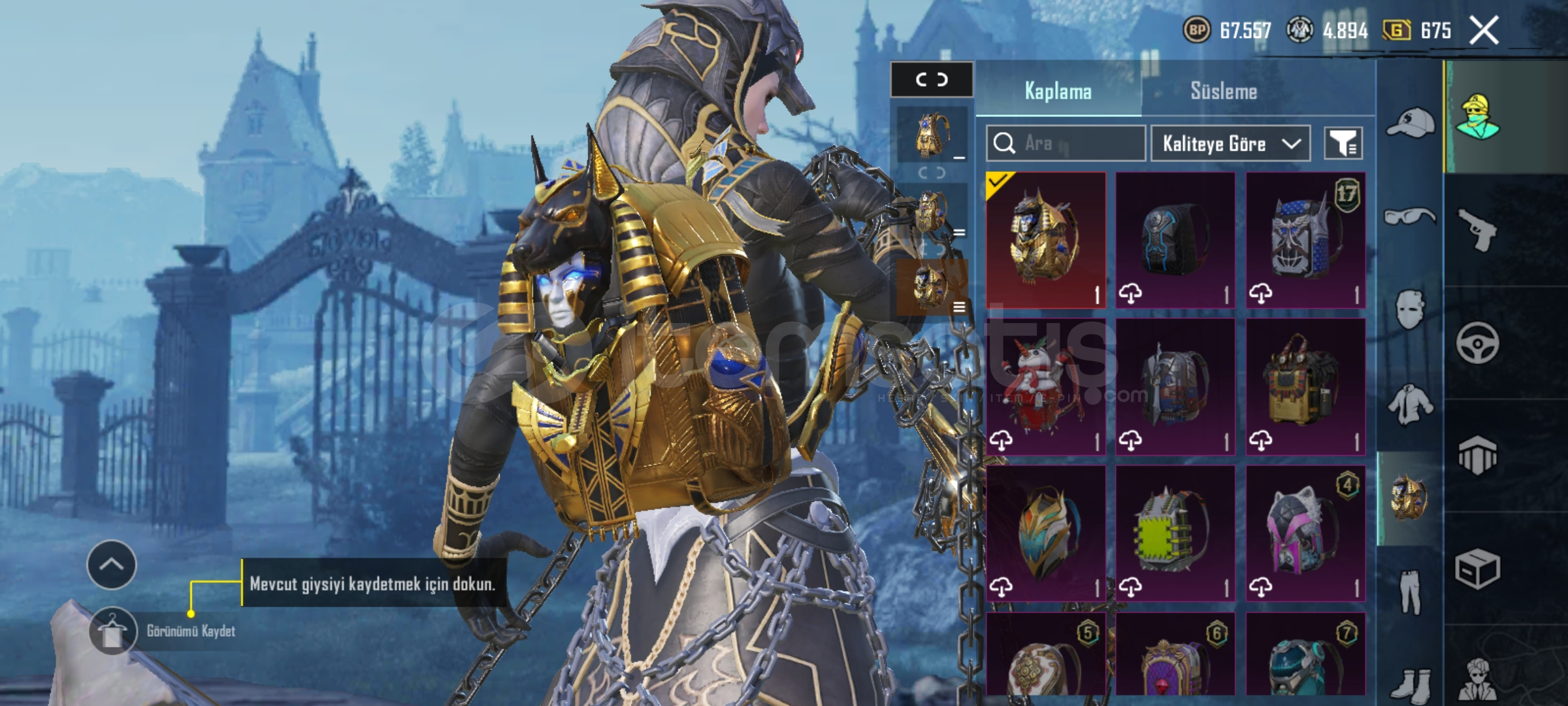Viewport: 1568px width, 706px height.
Task: Open the jacket clothing category
Action: [1410, 404]
